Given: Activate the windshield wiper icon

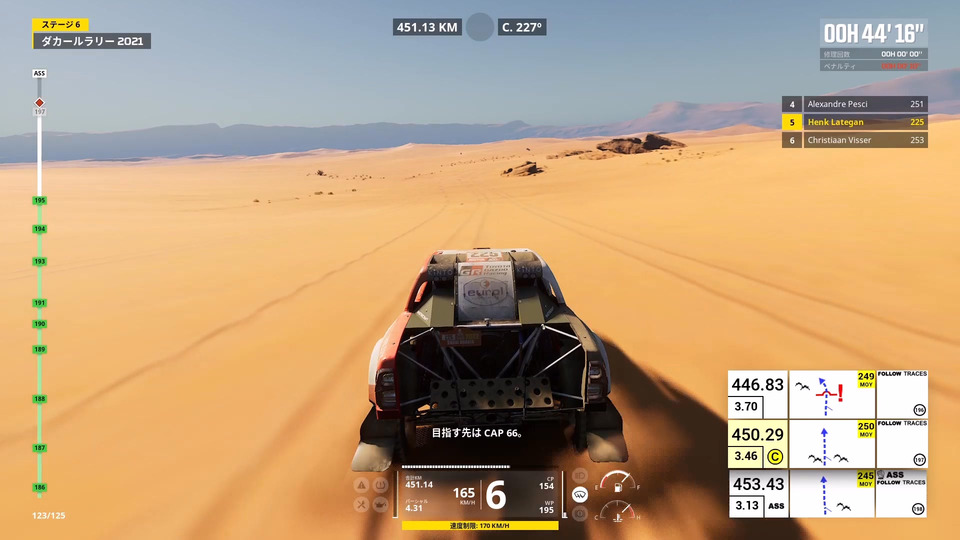Looking at the screenshot, I should (579, 495).
